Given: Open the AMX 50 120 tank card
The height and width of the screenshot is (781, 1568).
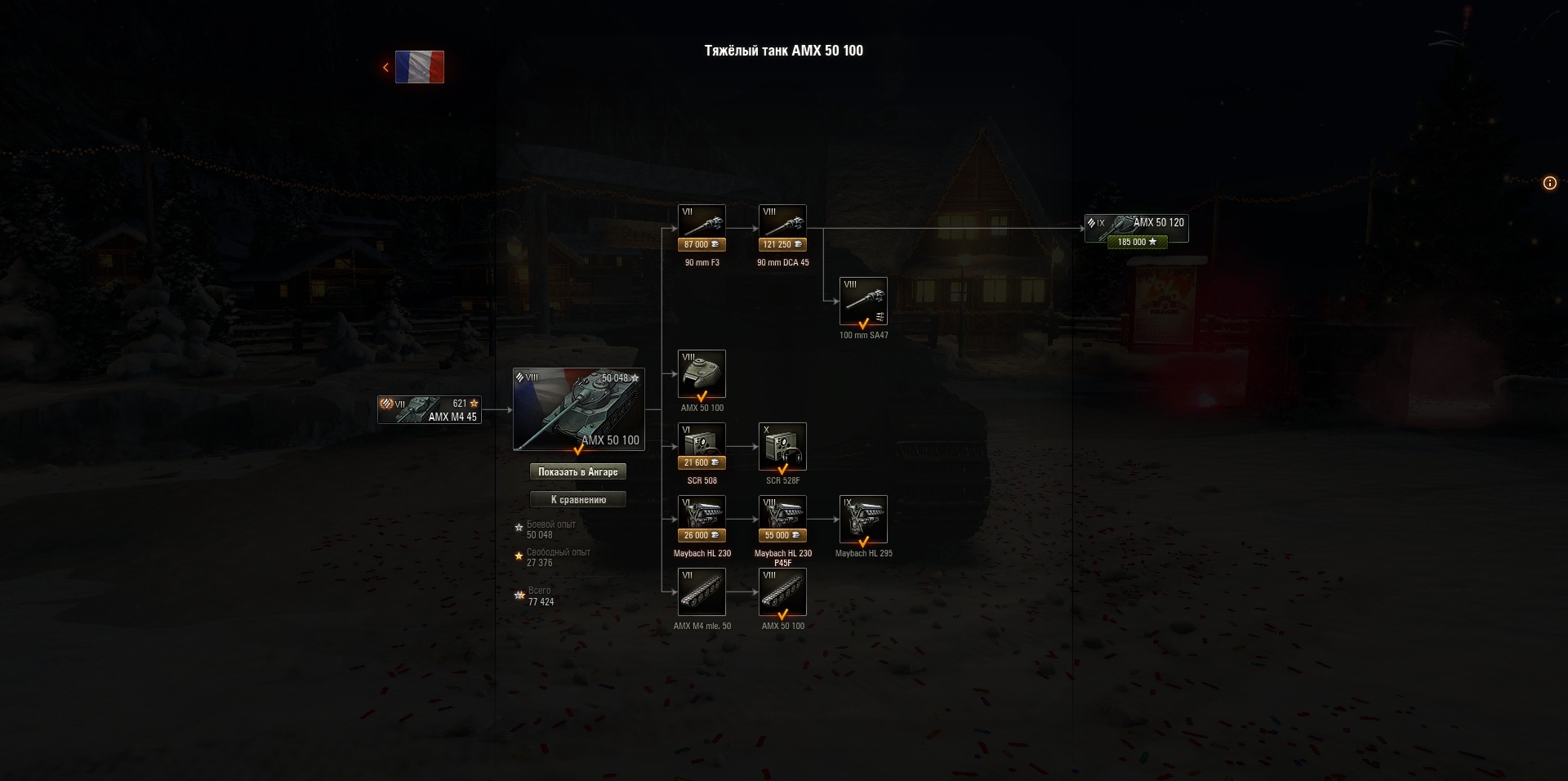Looking at the screenshot, I should 1136,228.
